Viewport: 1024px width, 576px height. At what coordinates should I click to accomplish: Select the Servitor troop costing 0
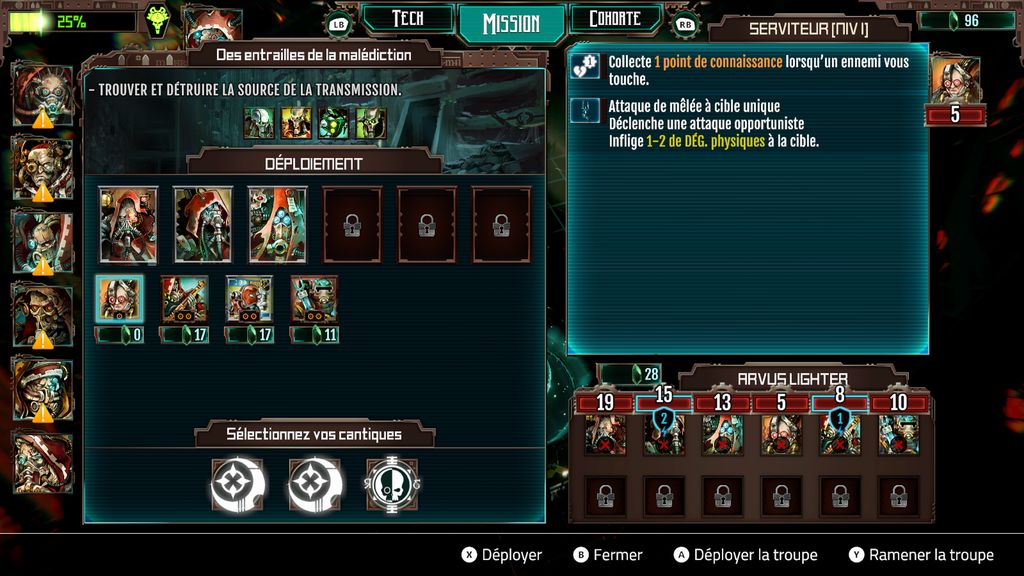(120, 300)
